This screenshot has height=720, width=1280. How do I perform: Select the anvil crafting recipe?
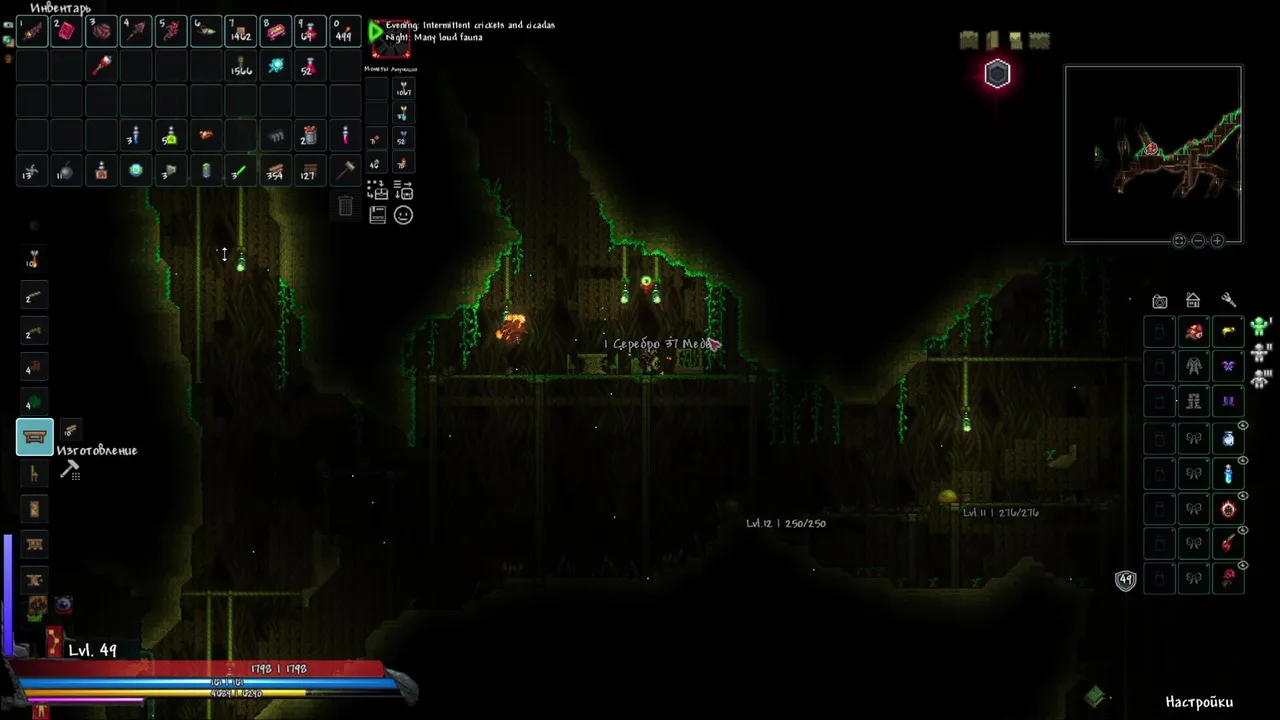coord(35,579)
